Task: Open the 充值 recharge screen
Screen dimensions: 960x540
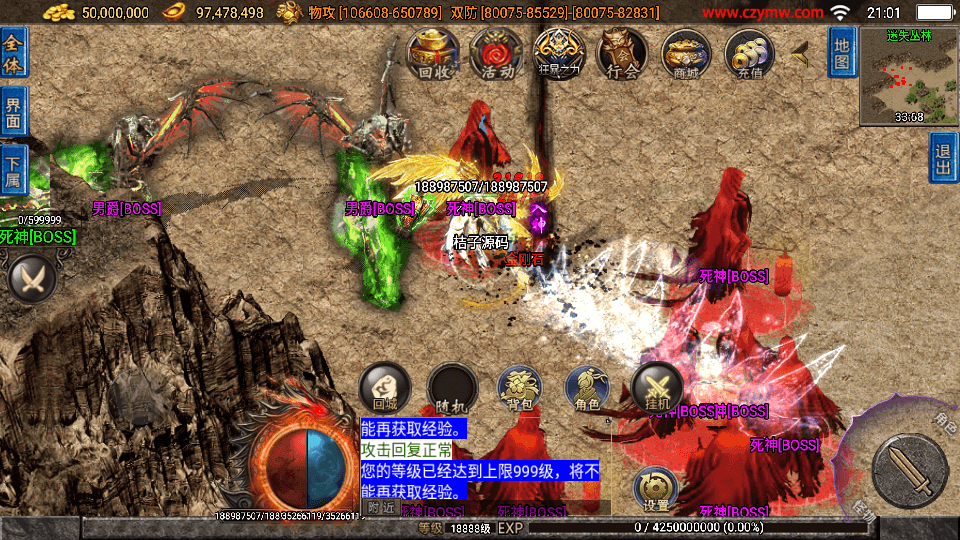Action: pos(750,53)
